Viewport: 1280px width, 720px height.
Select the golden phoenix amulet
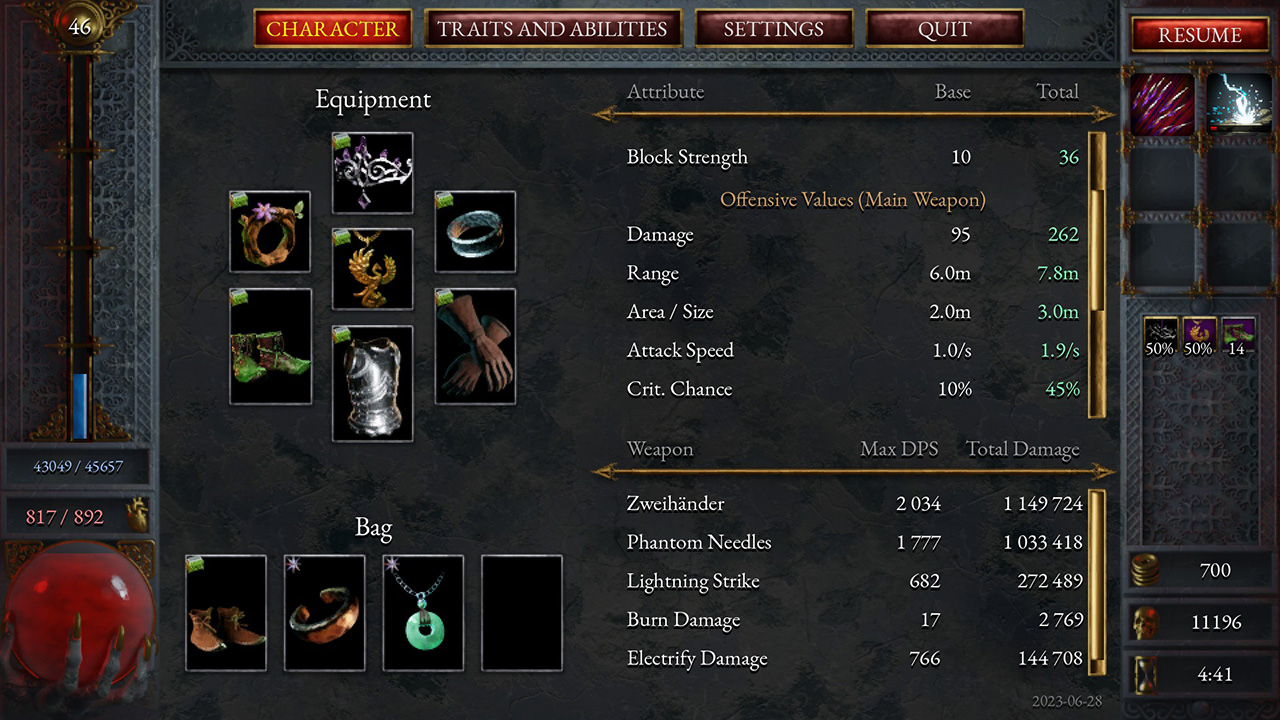pos(372,268)
